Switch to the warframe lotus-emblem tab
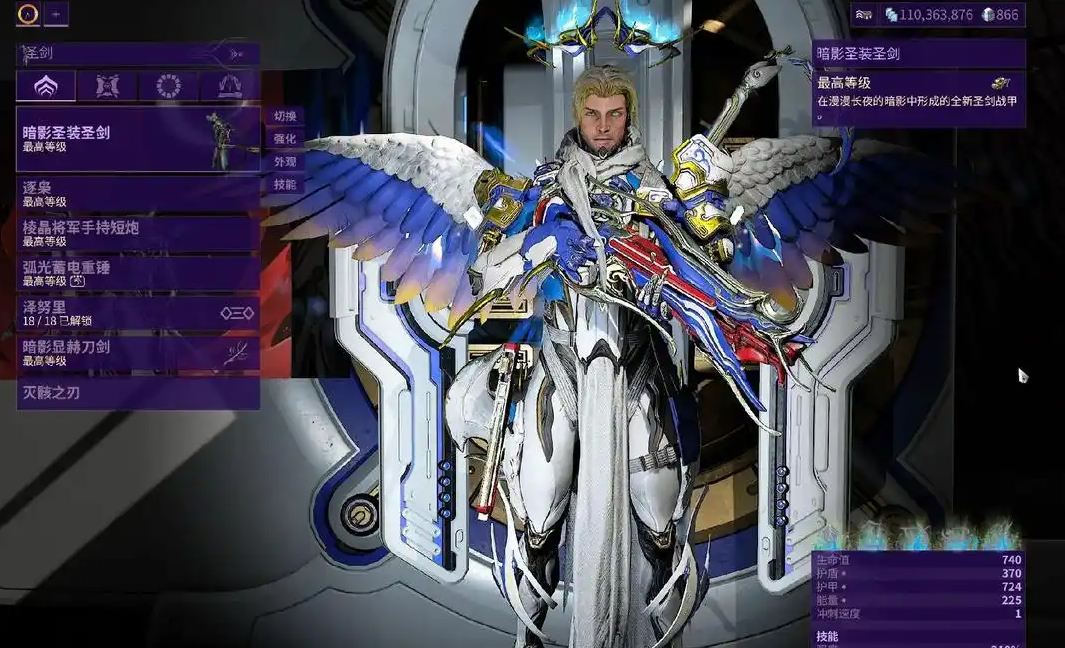1065x648 pixels. tap(45, 87)
